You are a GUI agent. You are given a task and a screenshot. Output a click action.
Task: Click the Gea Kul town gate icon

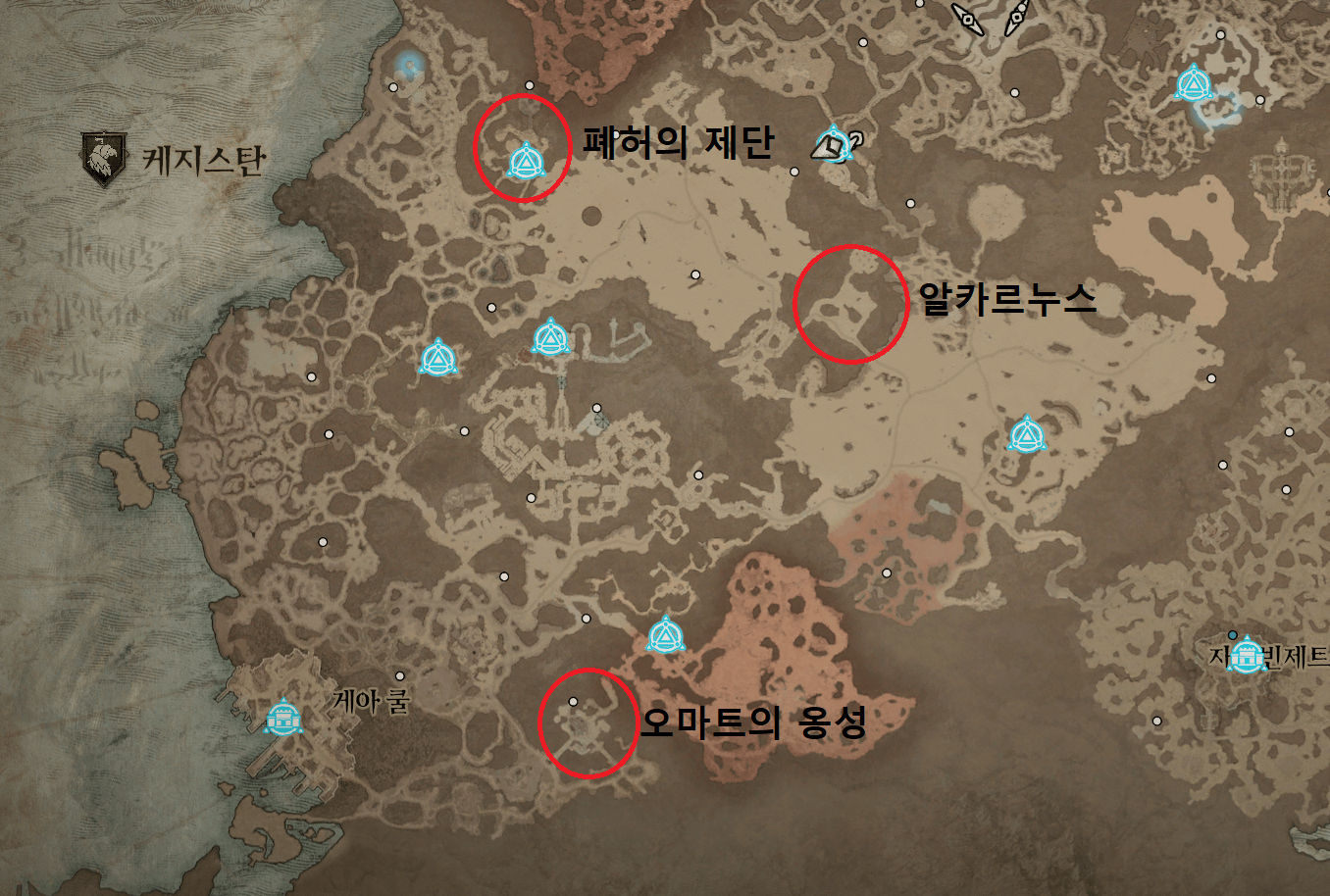pos(283,719)
